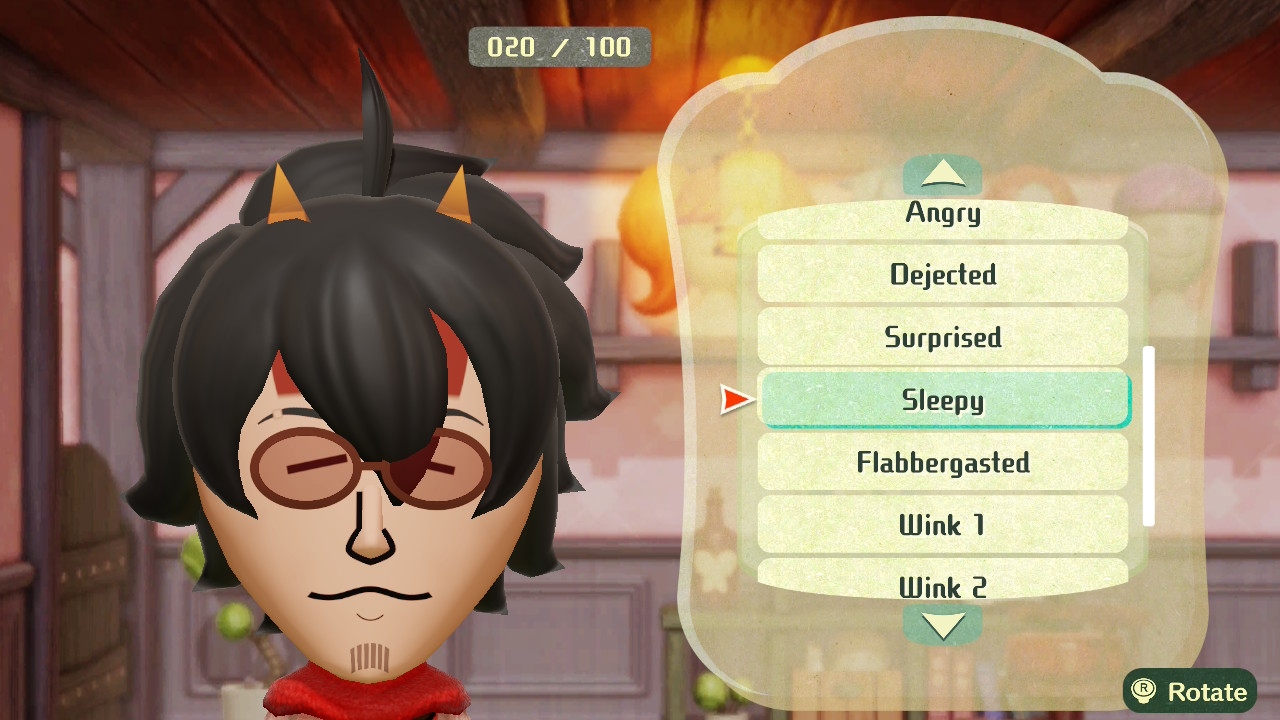Screen dimensions: 1280x720
Task: Select the highlighted Sleepy expression
Action: (943, 400)
